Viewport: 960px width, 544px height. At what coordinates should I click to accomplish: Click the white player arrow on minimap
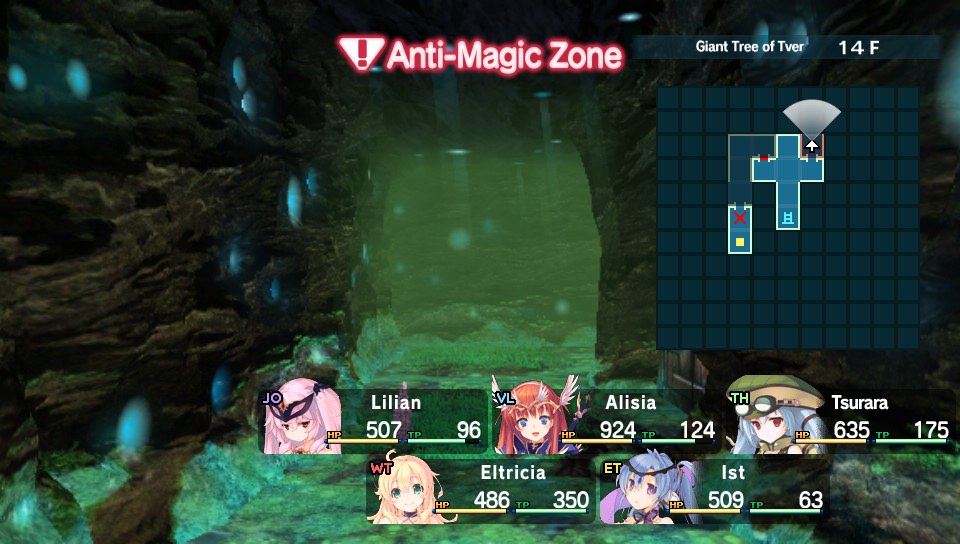812,145
